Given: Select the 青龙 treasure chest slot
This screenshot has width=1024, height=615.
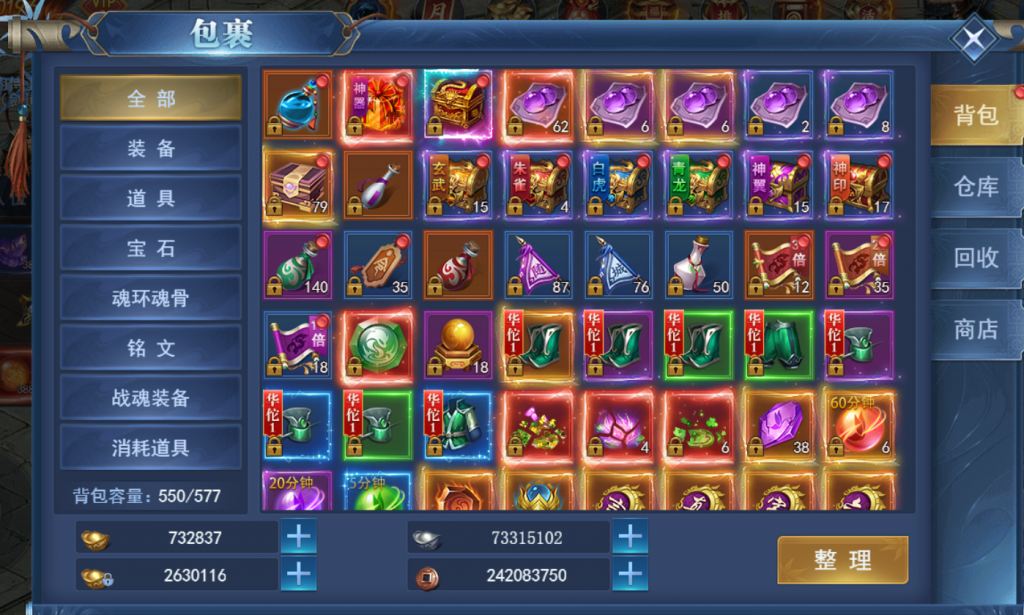Looking at the screenshot, I should (698, 185).
